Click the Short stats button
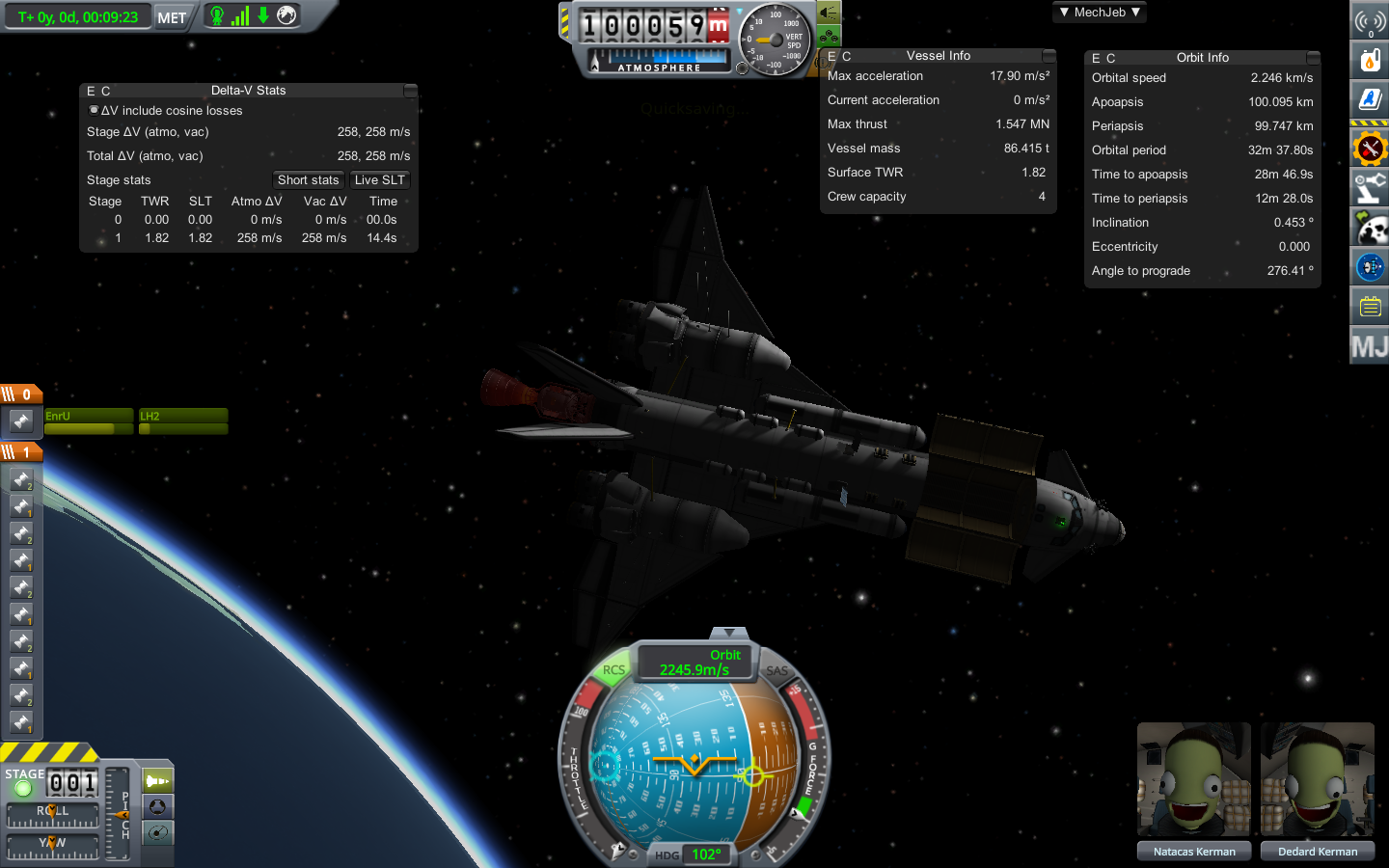Screen dimensions: 1389x868 click(308, 179)
